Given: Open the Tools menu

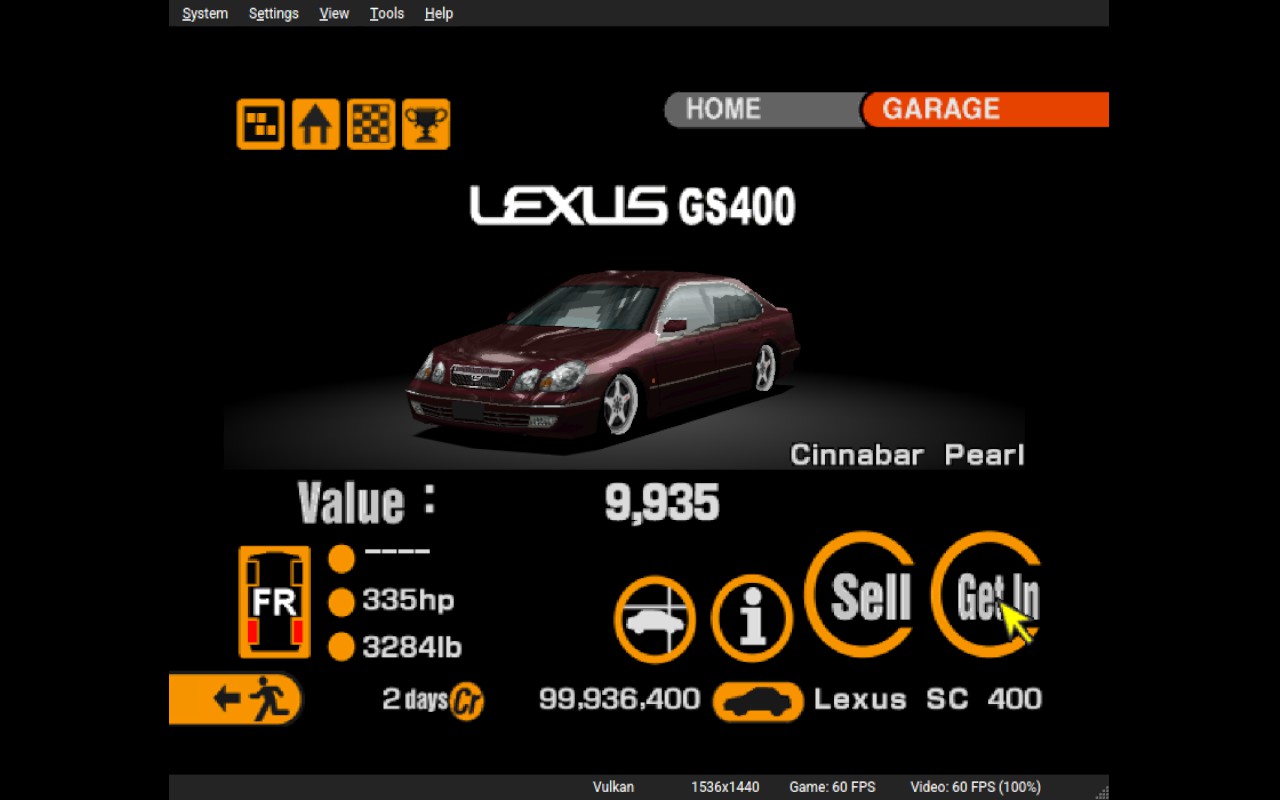Looking at the screenshot, I should (x=387, y=13).
